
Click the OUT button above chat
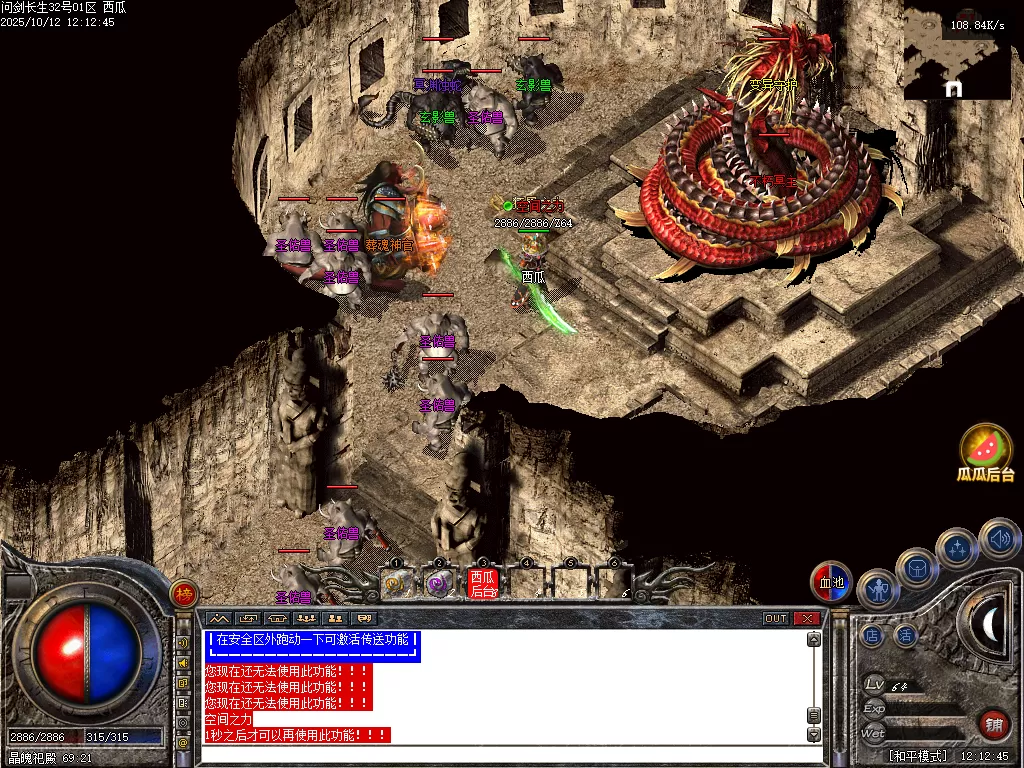(776, 619)
